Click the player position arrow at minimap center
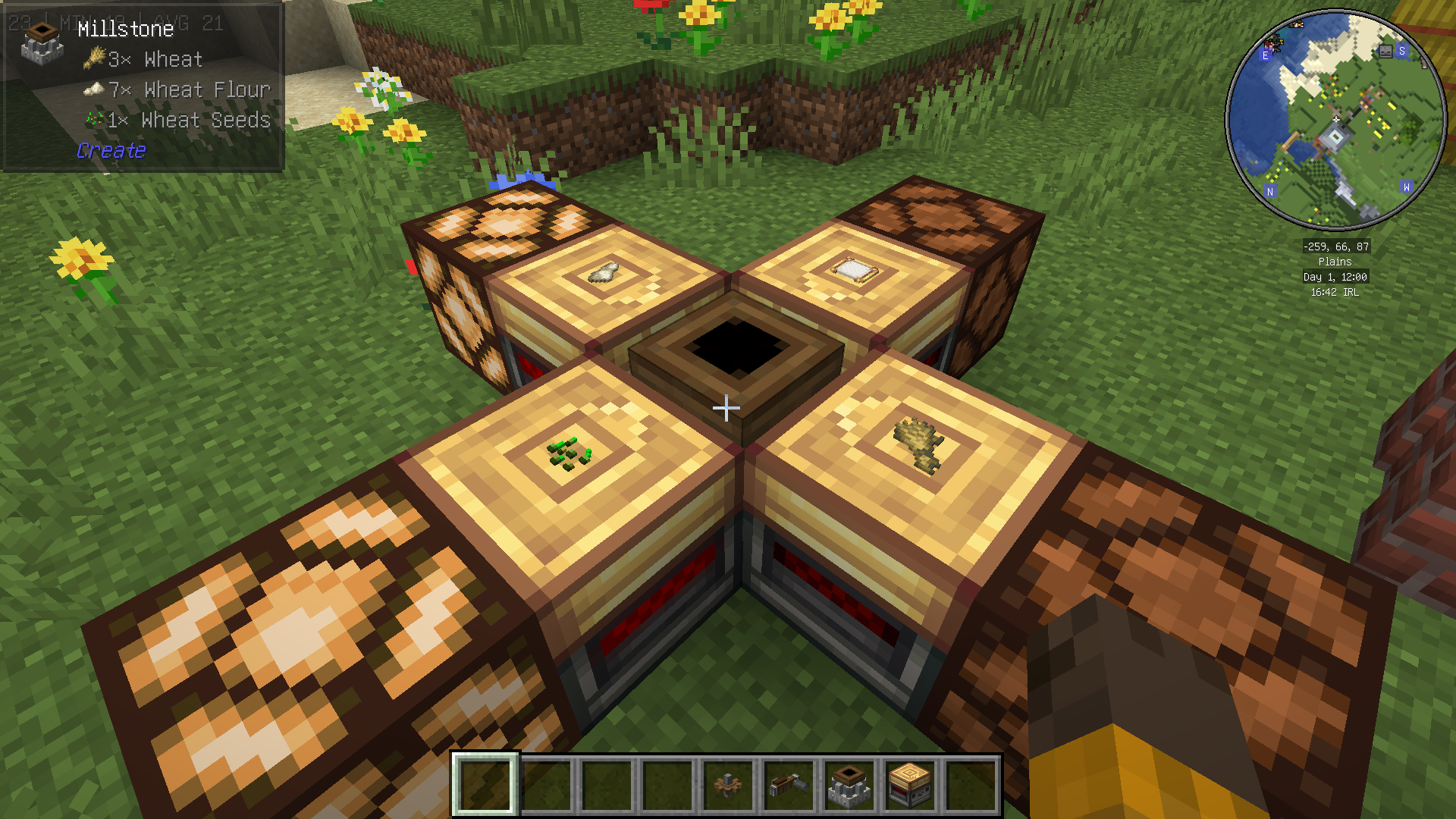1456x819 pixels. 1335,119
